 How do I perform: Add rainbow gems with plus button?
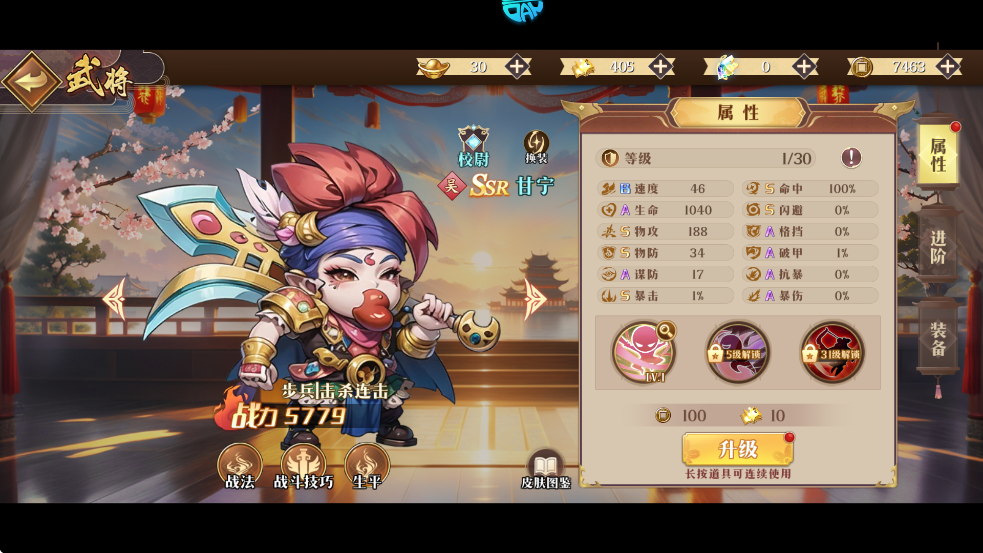805,67
